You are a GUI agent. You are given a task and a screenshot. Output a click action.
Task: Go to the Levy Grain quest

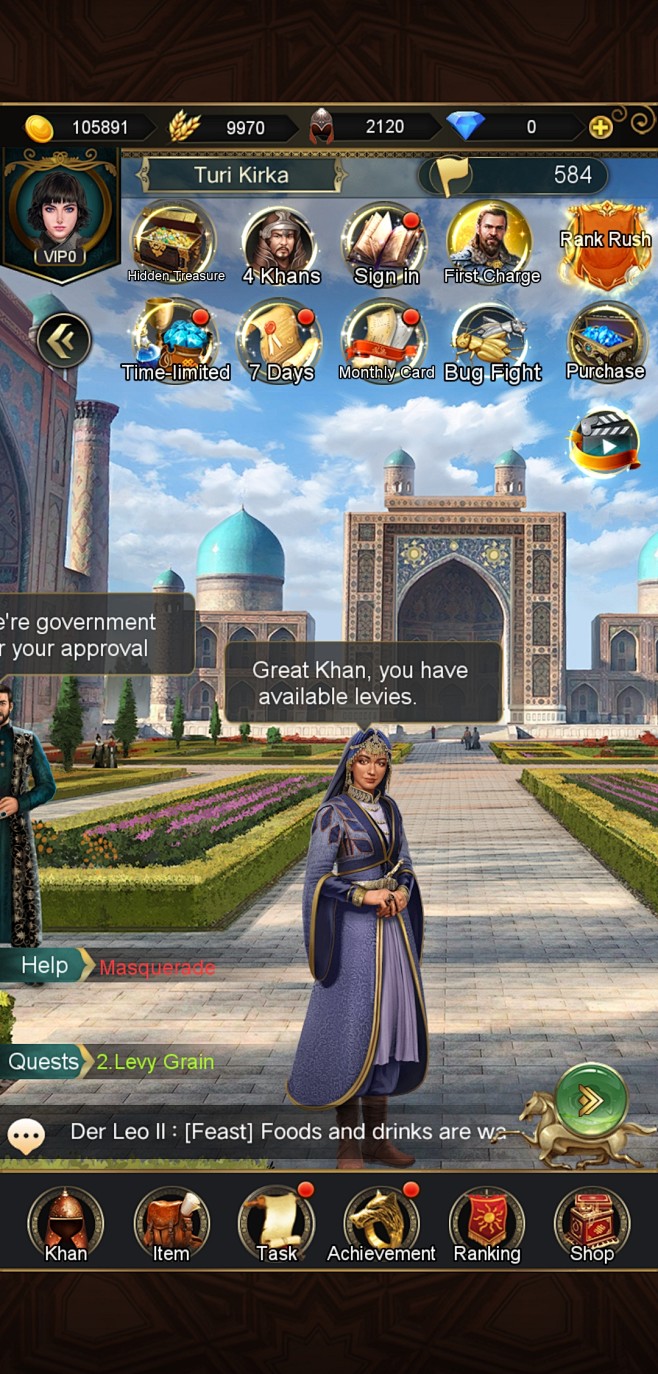point(155,1061)
